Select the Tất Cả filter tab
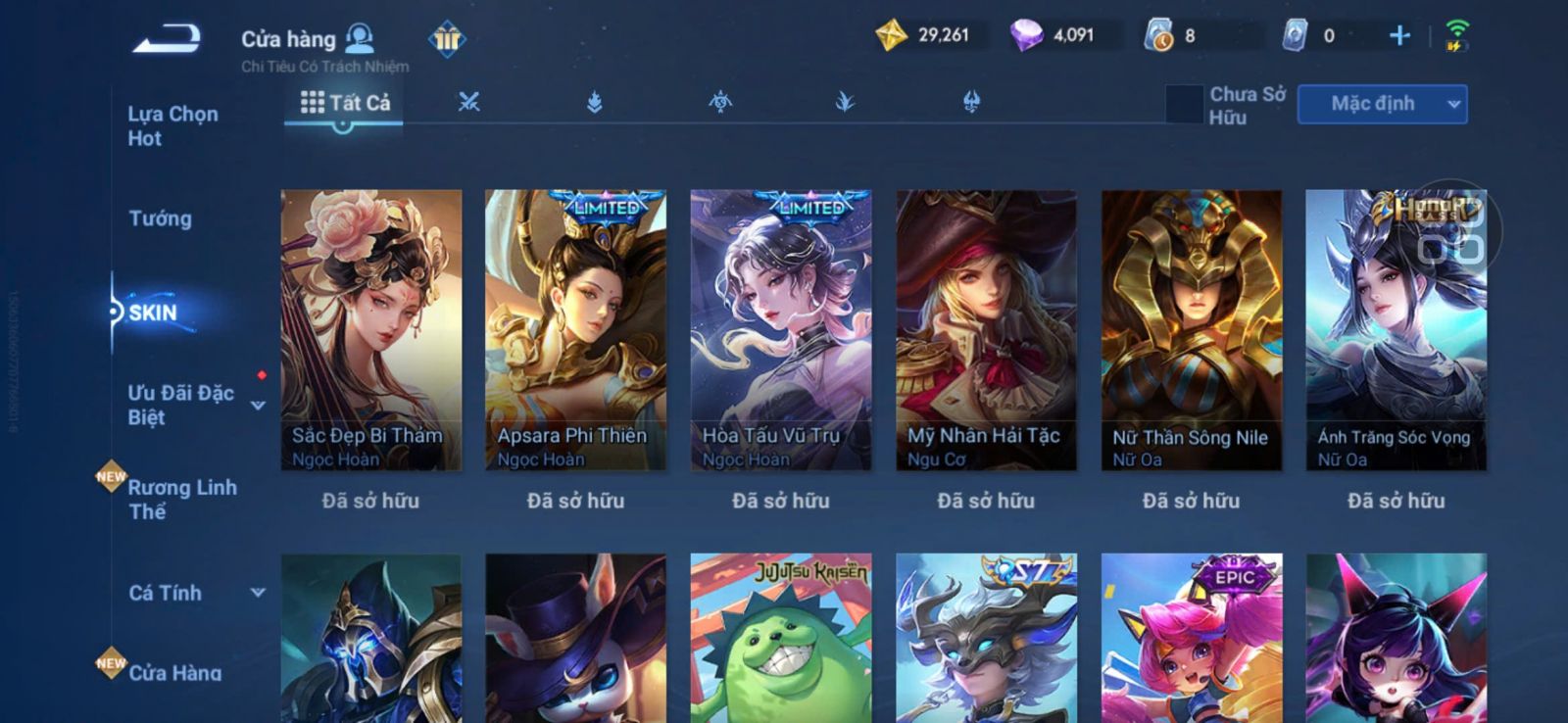The height and width of the screenshot is (723, 1568). 345,103
